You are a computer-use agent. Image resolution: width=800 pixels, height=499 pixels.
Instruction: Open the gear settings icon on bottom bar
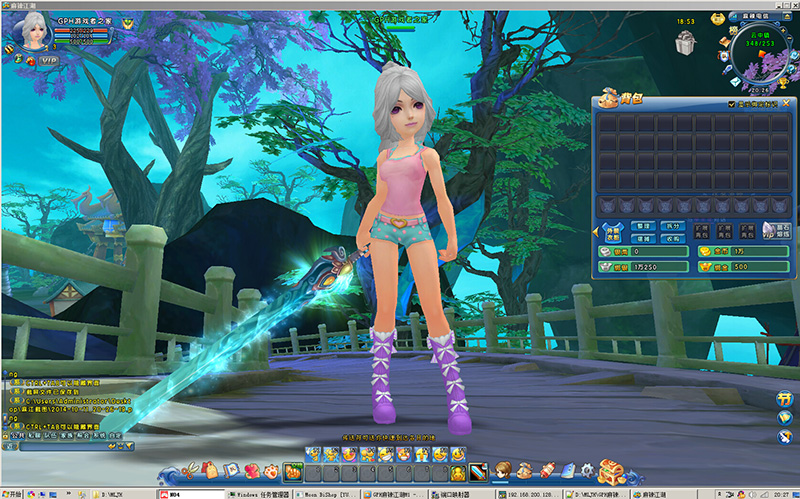[x=586, y=470]
